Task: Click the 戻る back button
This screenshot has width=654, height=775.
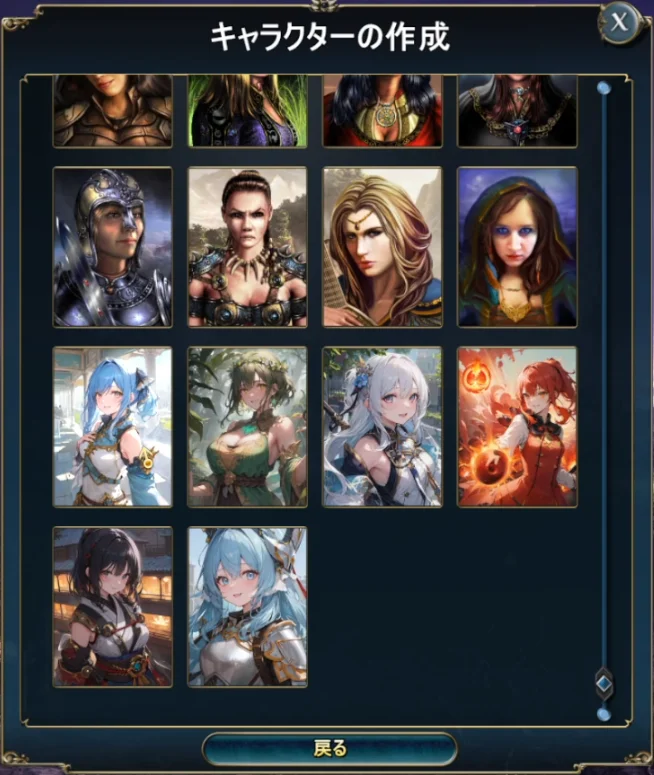Action: click(329, 748)
